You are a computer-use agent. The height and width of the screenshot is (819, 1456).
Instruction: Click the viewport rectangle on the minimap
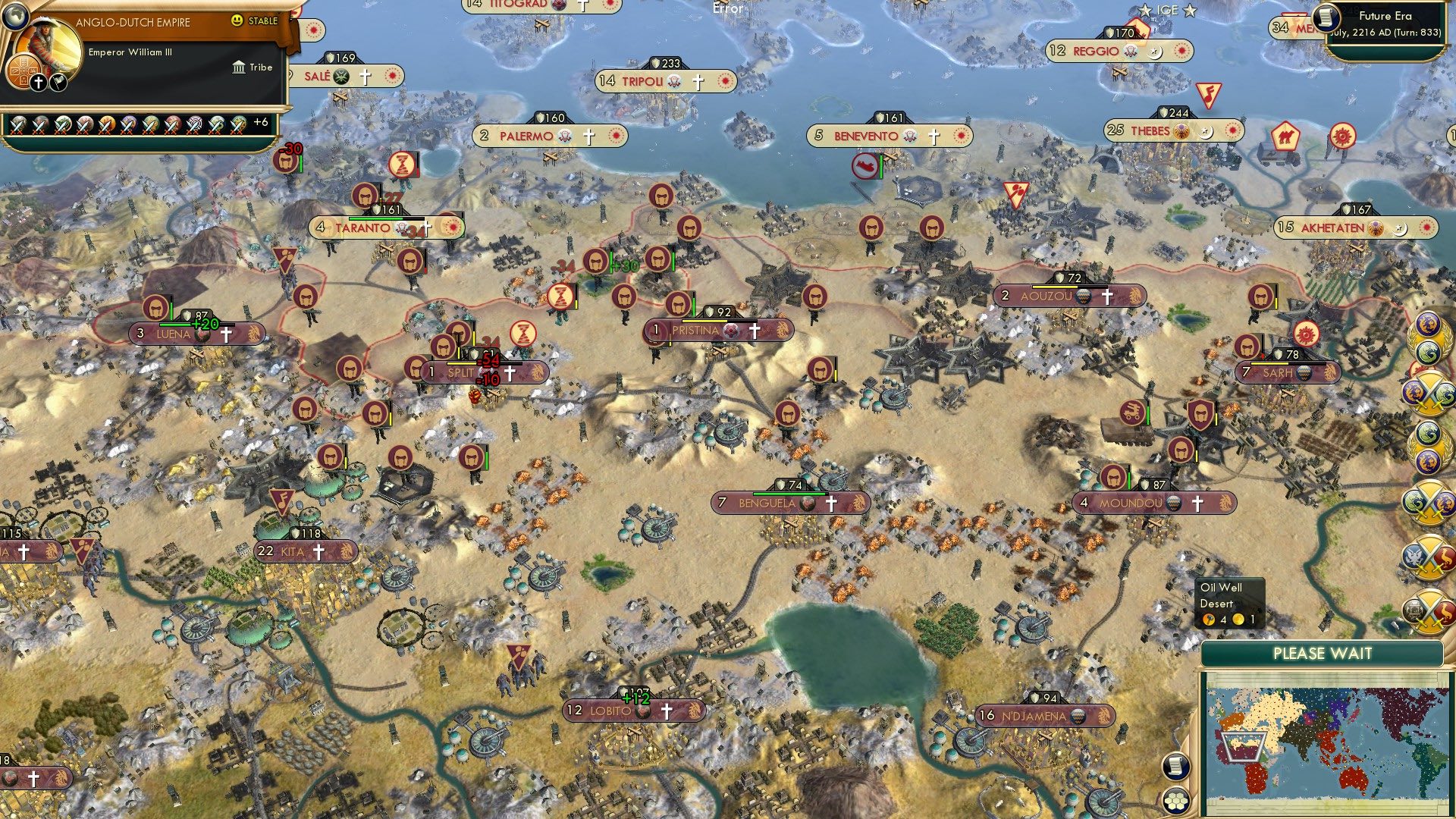[x=1241, y=747]
